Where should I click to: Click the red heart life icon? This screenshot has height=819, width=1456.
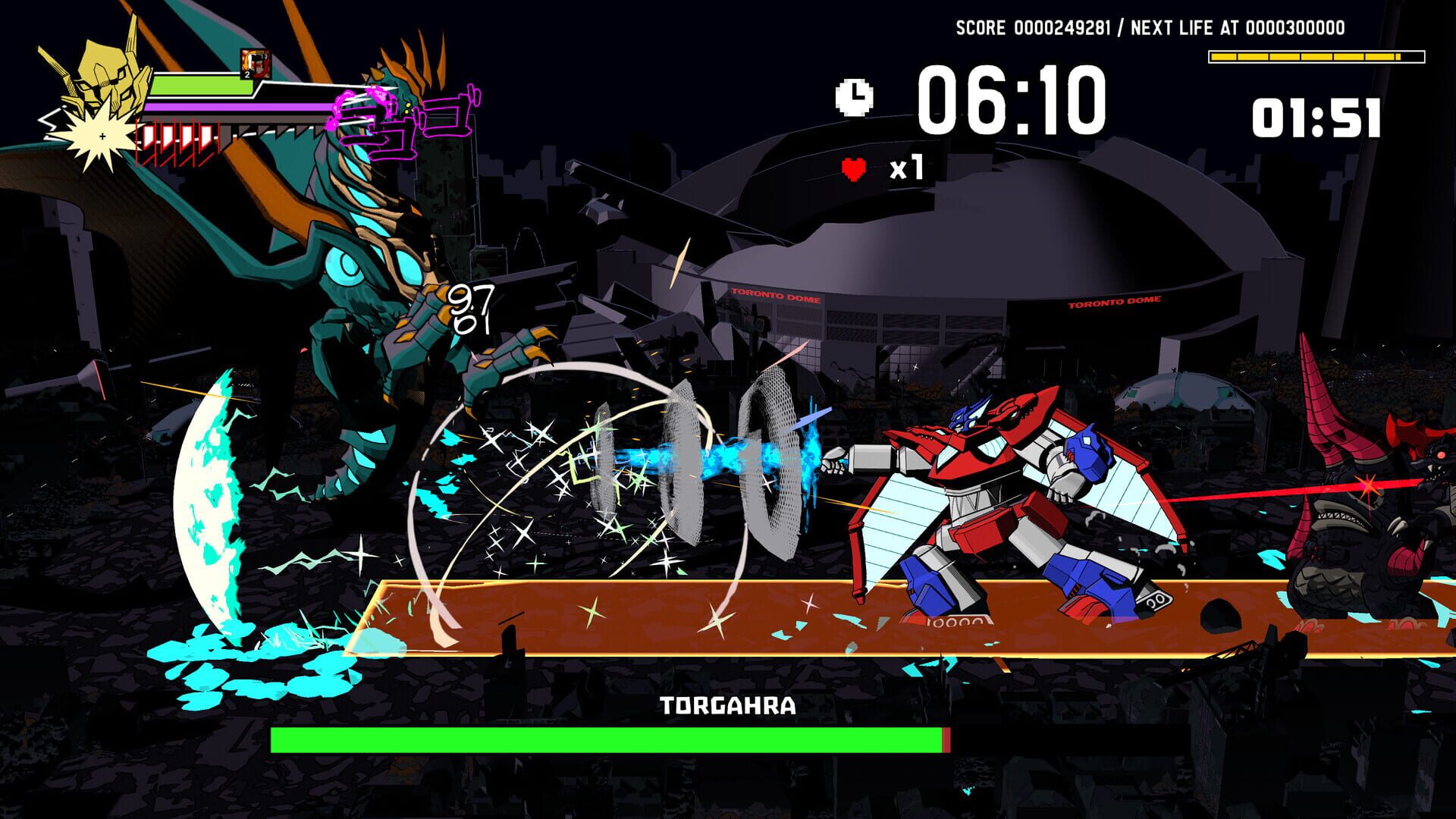[852, 168]
